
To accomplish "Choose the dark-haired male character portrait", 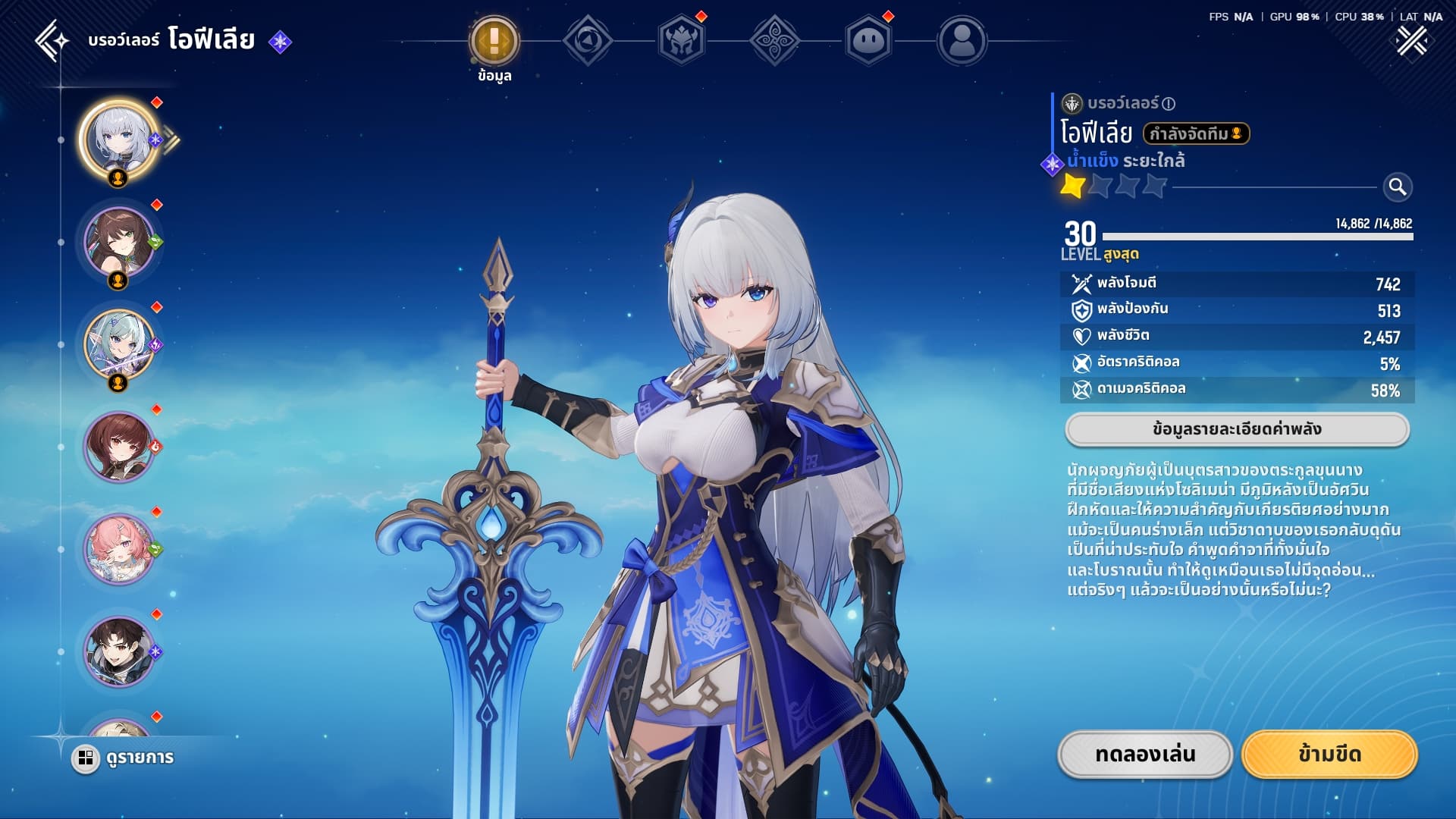I will point(119,651).
